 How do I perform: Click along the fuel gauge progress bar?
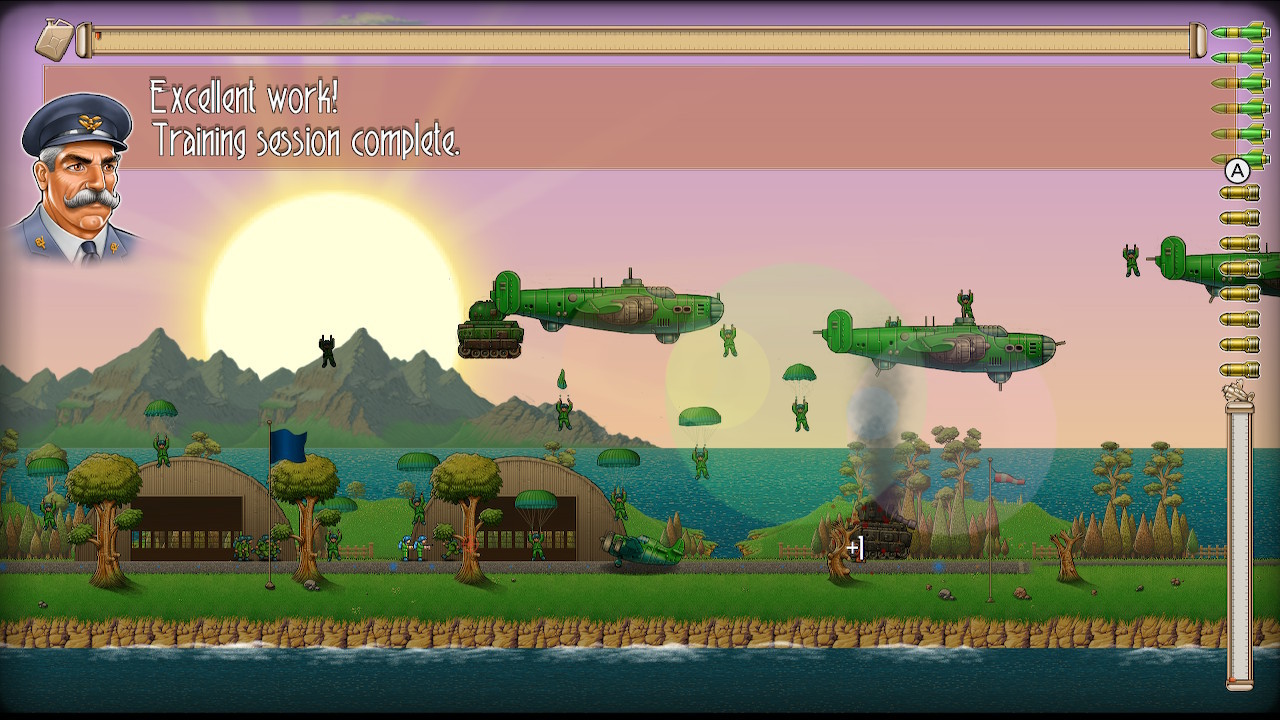click(640, 38)
